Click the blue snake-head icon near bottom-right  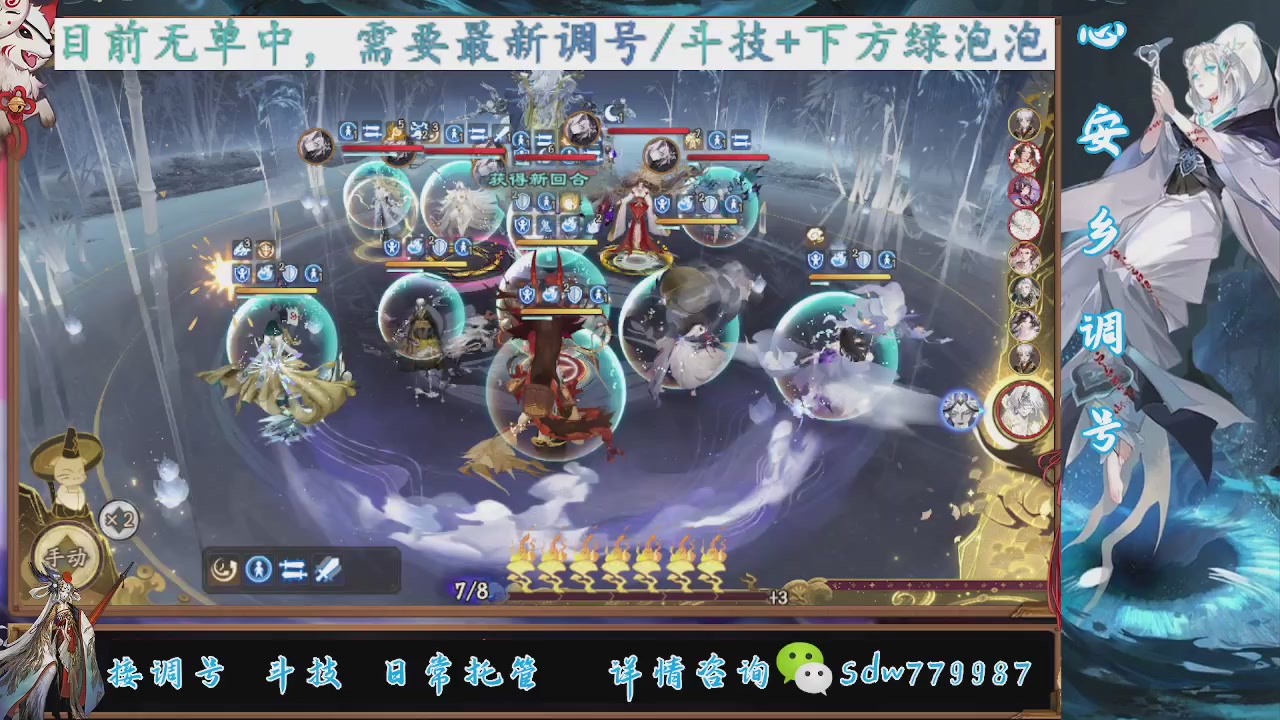pyautogui.click(x=960, y=408)
